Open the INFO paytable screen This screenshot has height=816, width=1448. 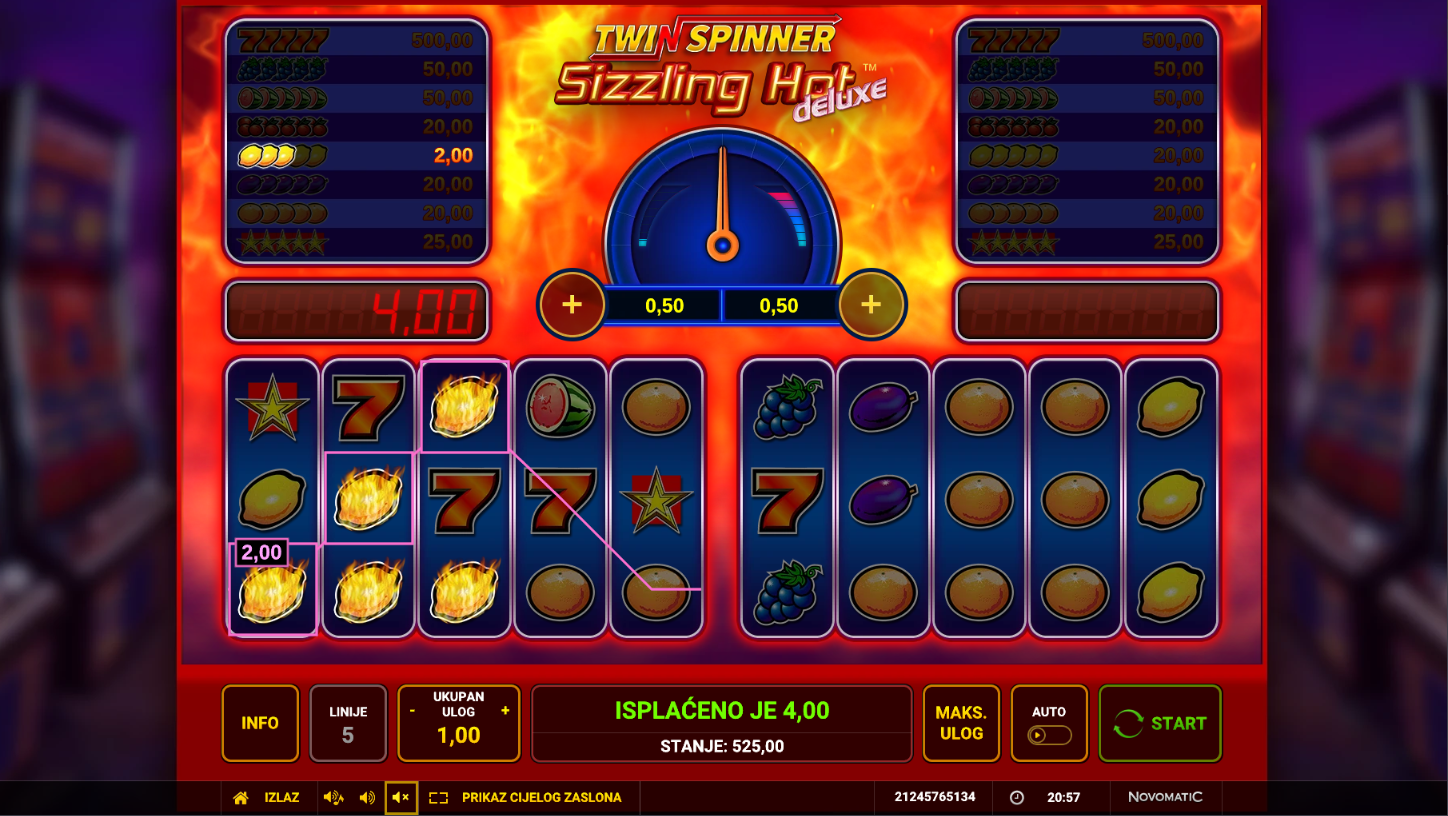click(260, 723)
